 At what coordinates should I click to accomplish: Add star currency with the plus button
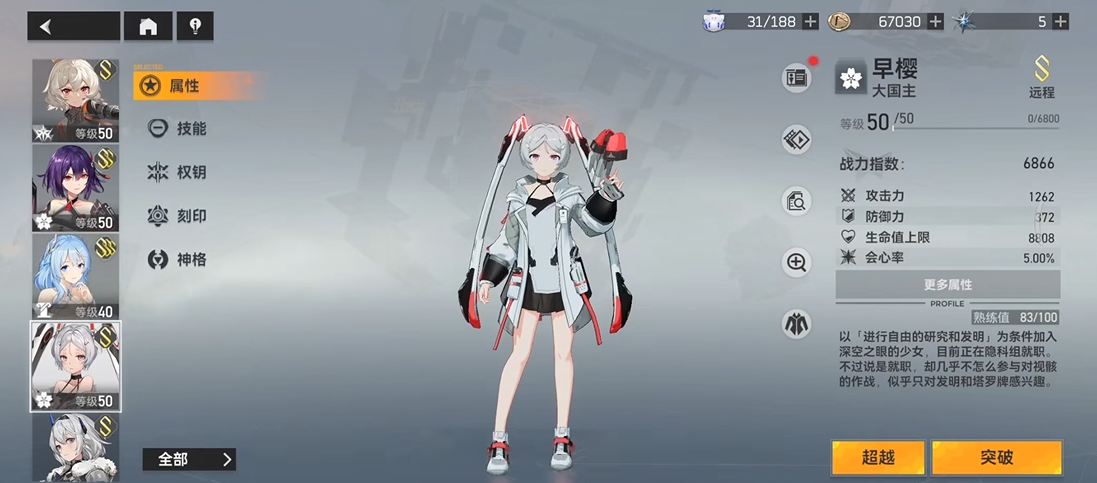tap(1059, 21)
